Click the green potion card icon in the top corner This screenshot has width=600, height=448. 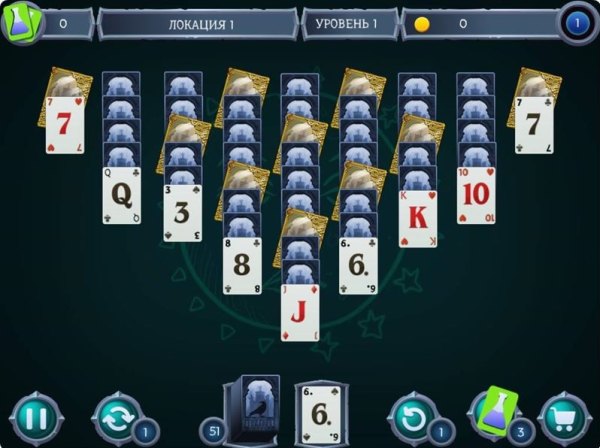click(x=20, y=22)
